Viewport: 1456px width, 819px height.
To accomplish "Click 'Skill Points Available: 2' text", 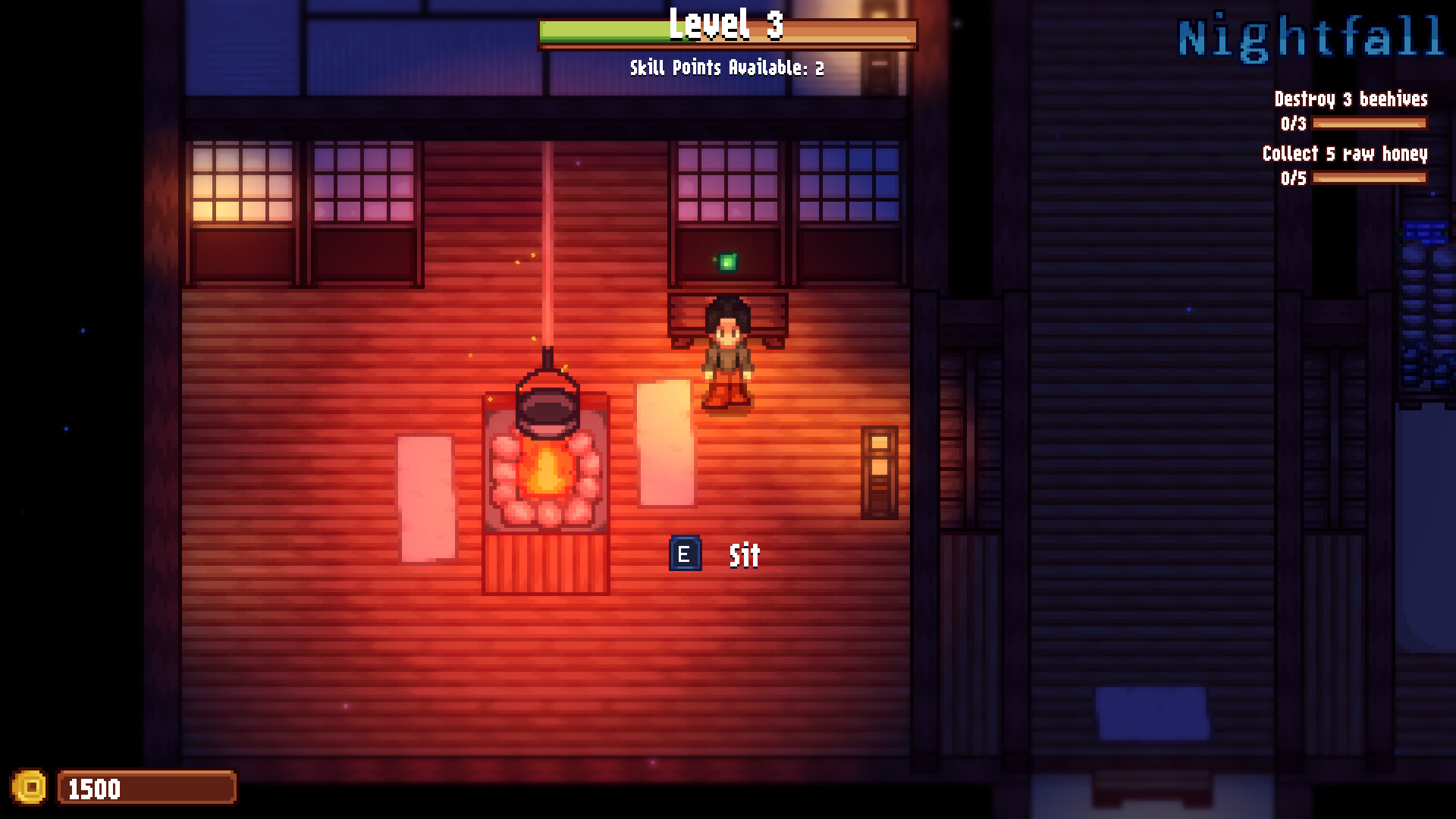I will 724,69.
